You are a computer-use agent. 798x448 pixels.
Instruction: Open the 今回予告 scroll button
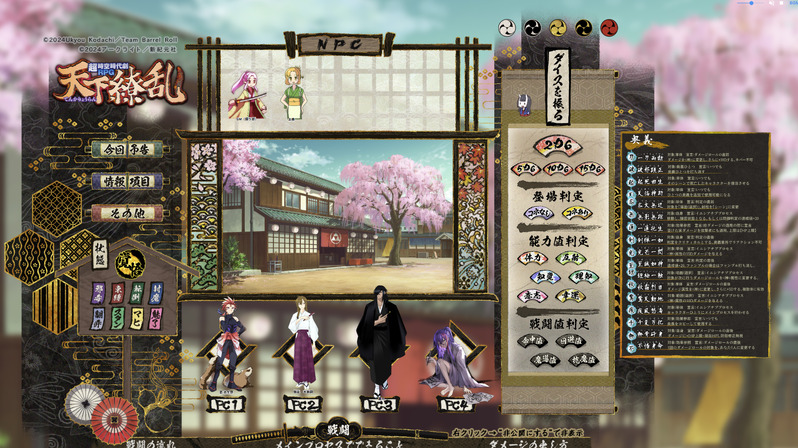[x=126, y=149]
